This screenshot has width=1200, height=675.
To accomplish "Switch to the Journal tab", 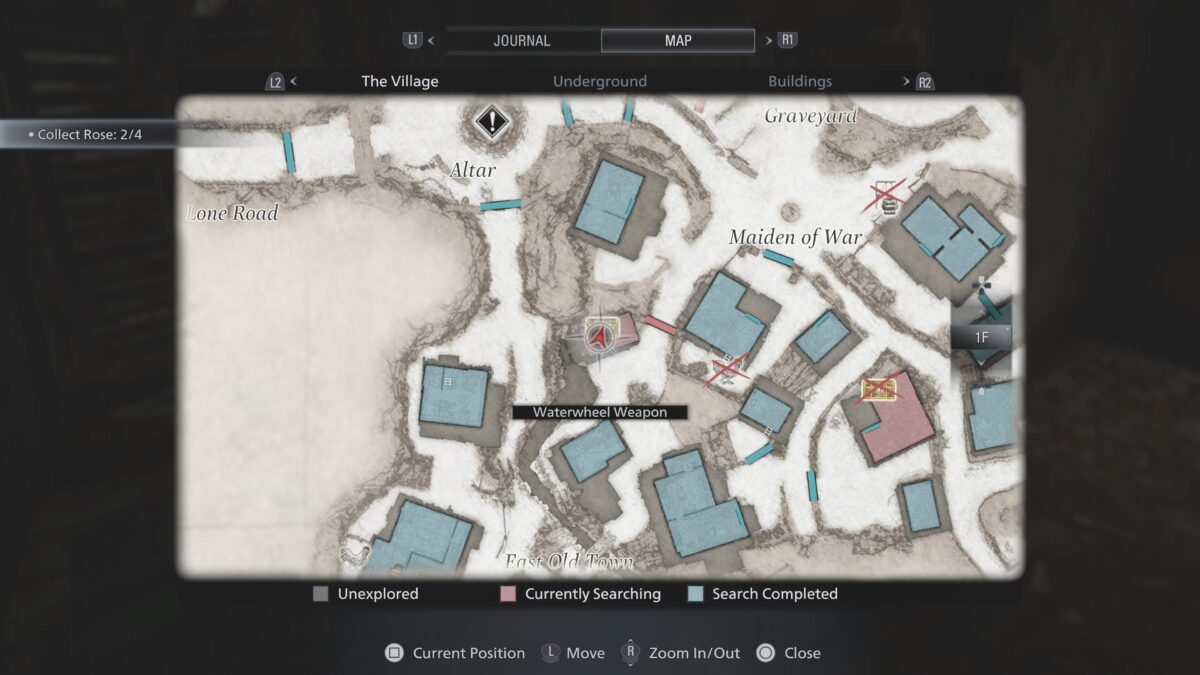I will tap(522, 41).
